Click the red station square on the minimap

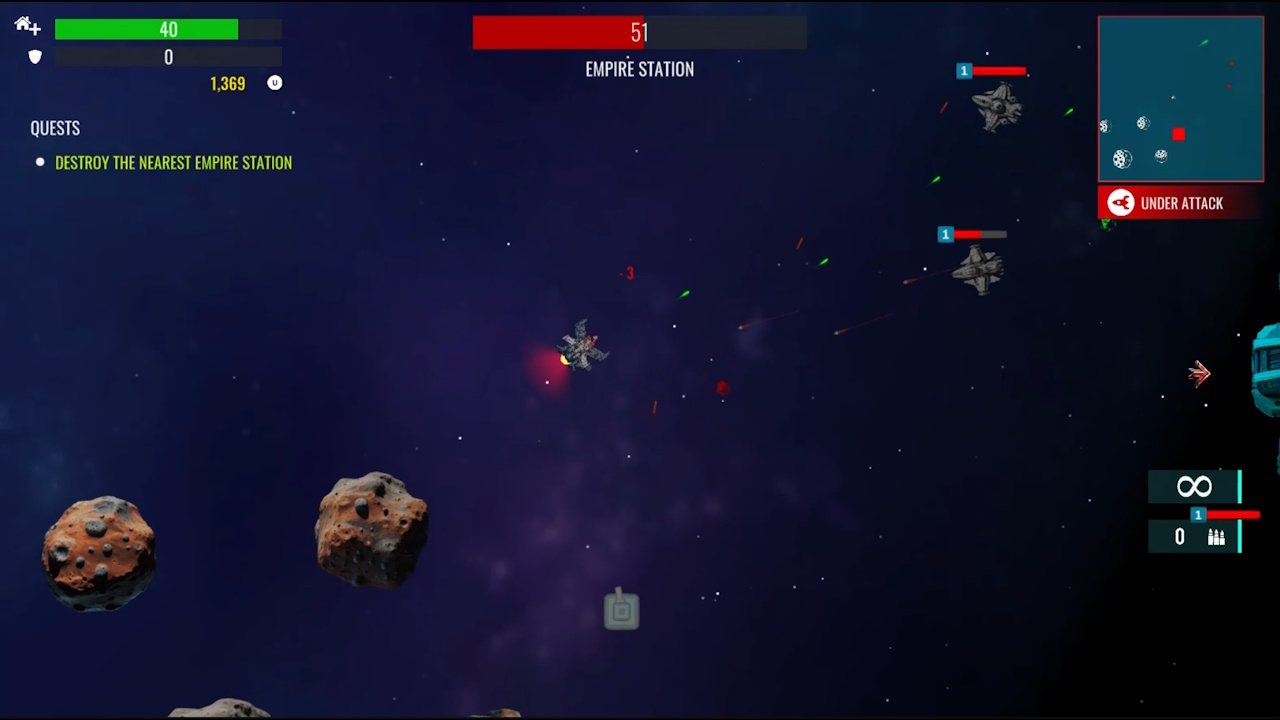1178,134
